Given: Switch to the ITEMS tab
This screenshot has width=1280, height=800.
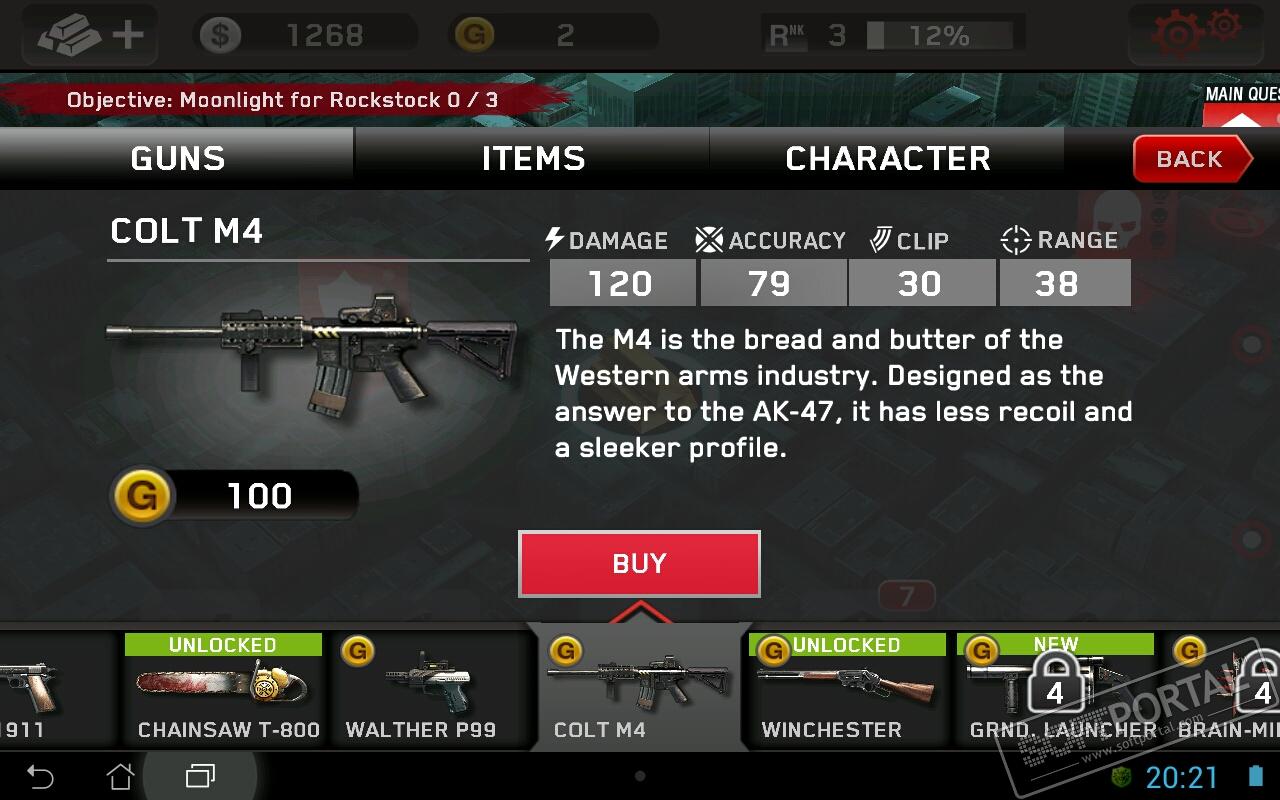Looking at the screenshot, I should (x=532, y=159).
